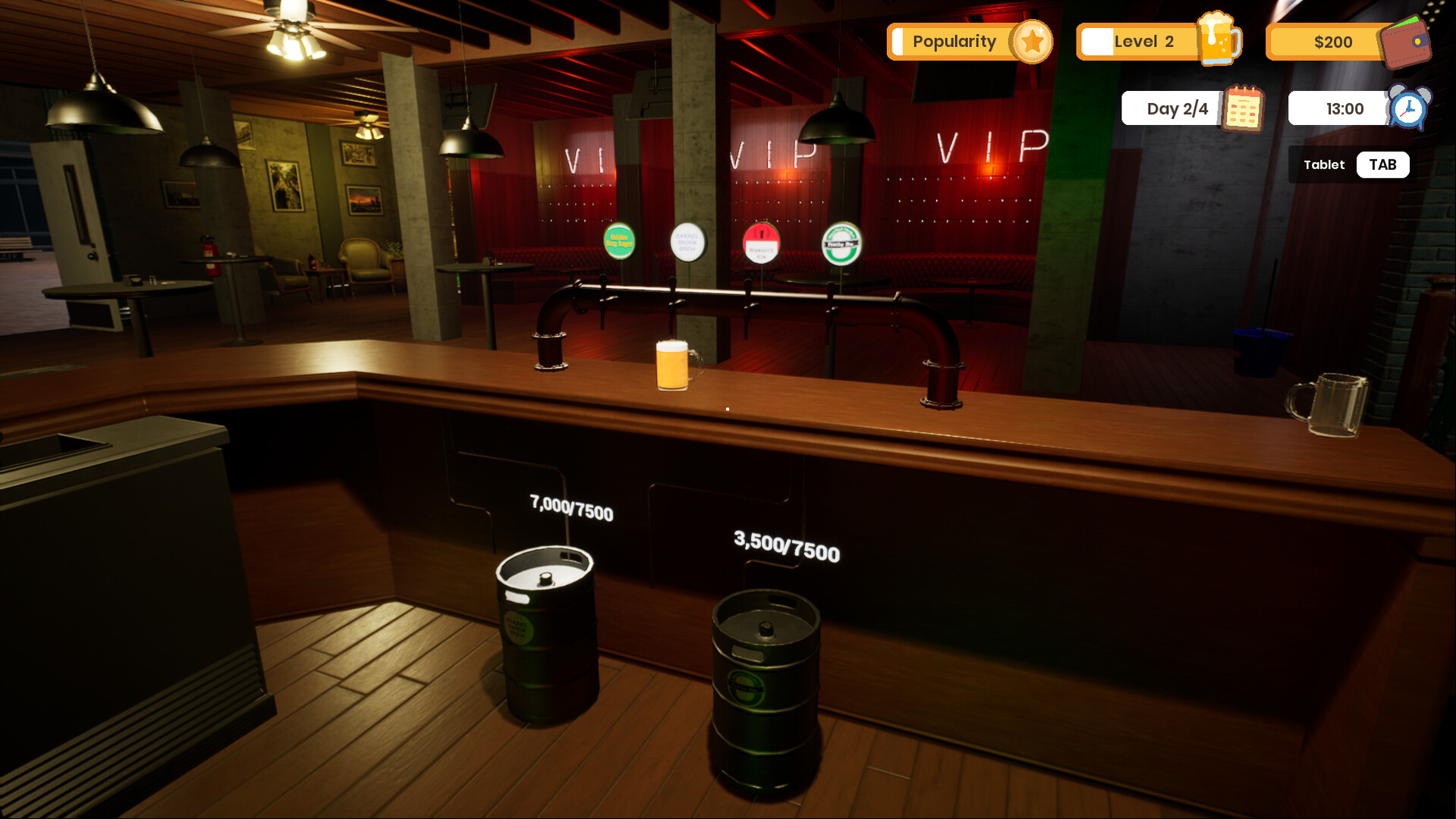Click the Popularity star icon
Image resolution: width=1456 pixels, height=819 pixels.
(1031, 42)
